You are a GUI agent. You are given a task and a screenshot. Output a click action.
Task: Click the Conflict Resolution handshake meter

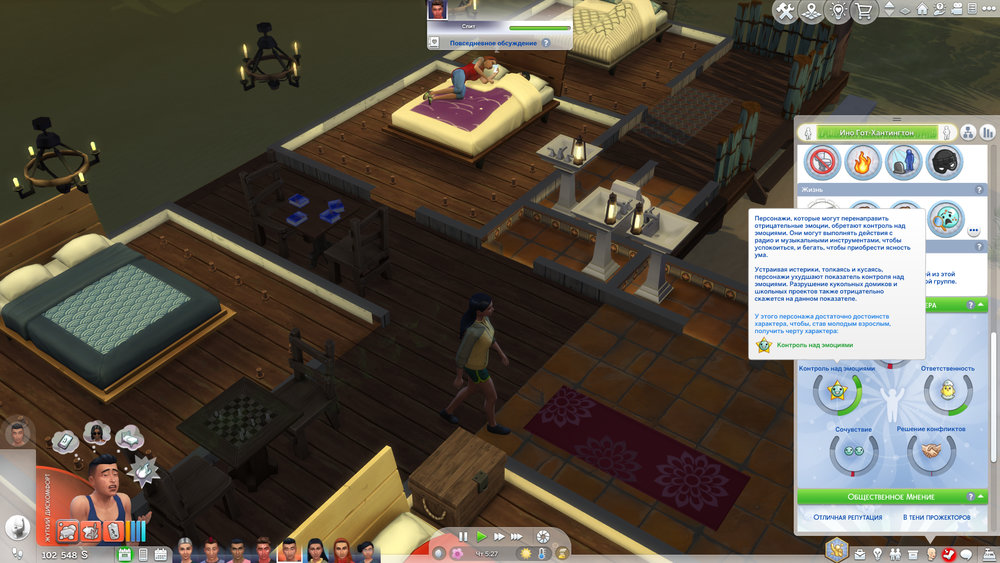click(930, 453)
